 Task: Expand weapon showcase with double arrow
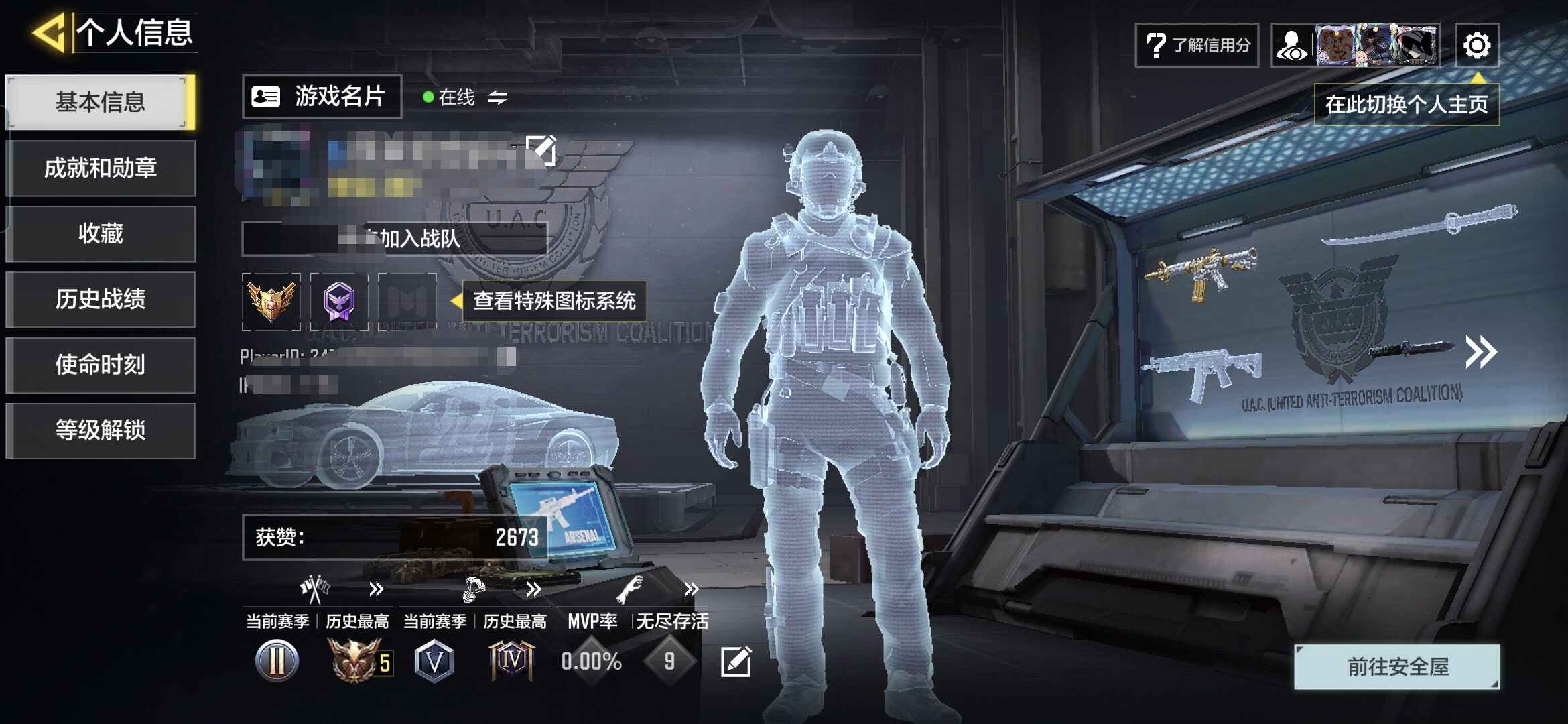pyautogui.click(x=1480, y=352)
